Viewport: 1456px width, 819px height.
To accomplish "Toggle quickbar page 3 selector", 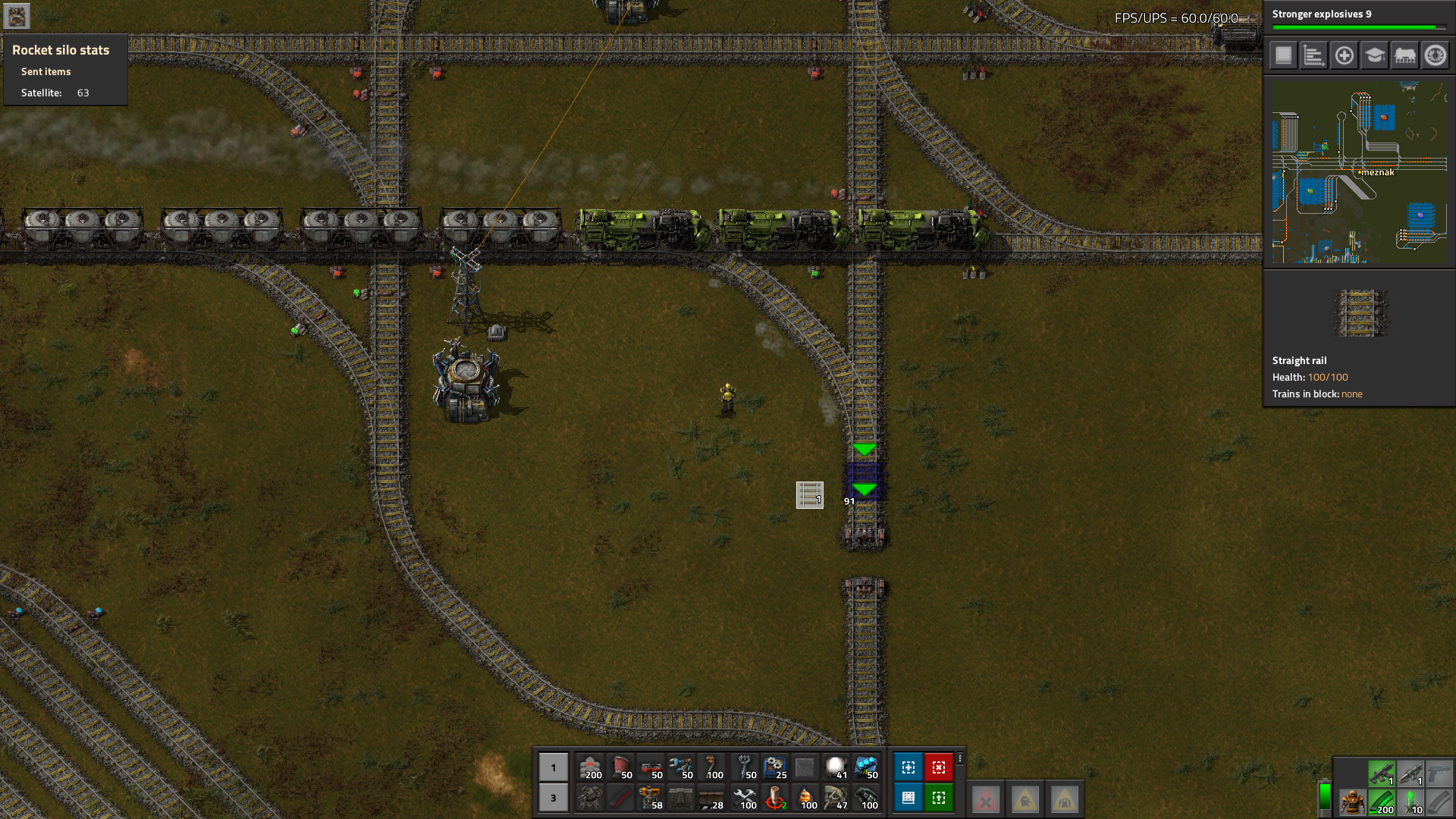I will pyautogui.click(x=553, y=798).
